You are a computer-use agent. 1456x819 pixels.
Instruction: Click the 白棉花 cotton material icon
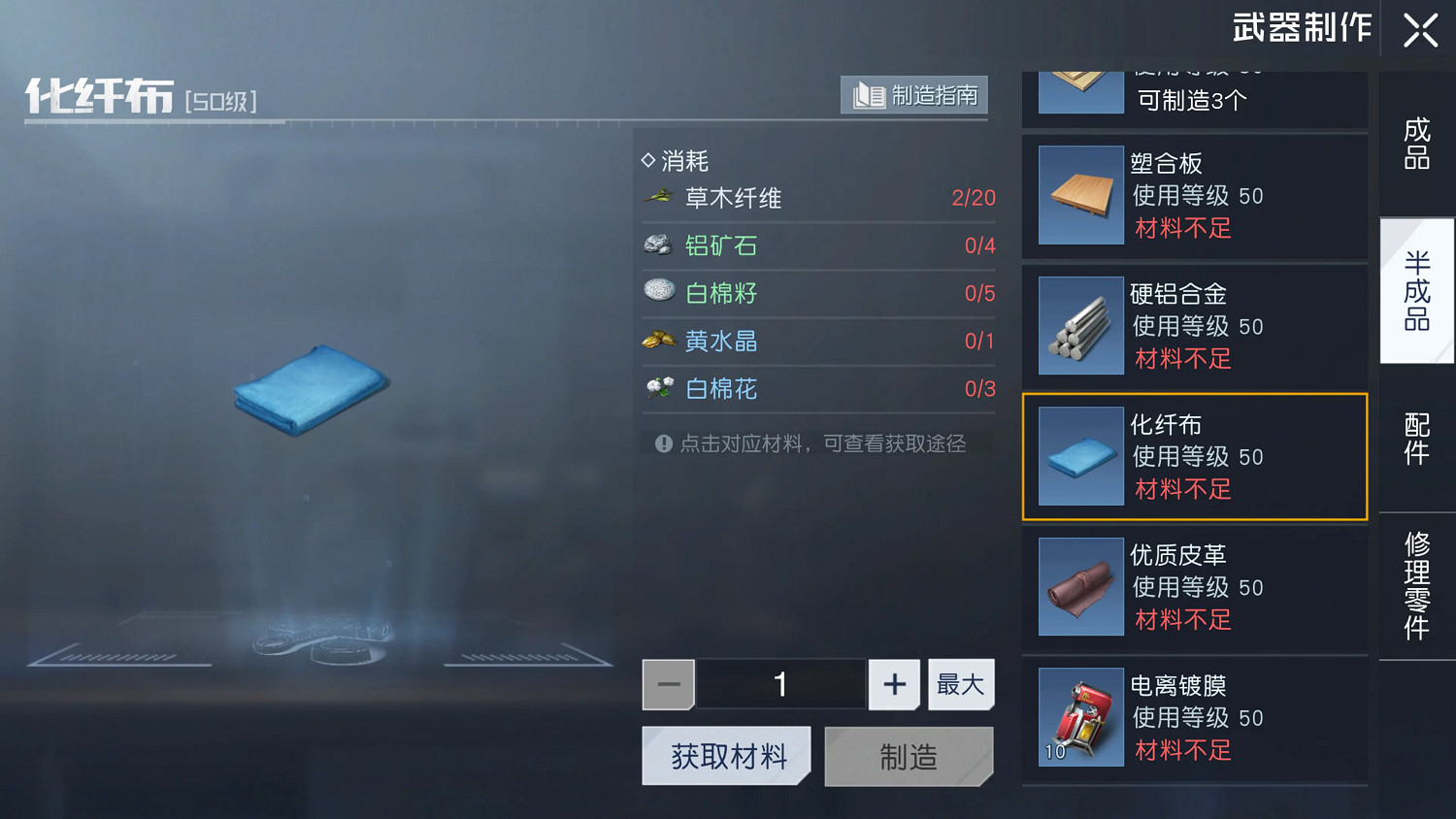pyautogui.click(x=658, y=388)
